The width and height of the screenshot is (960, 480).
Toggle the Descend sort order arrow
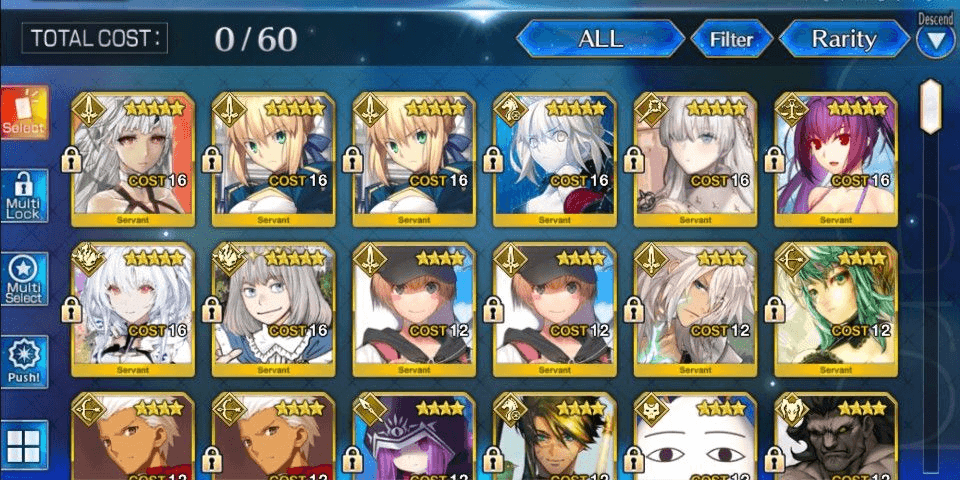[936, 41]
